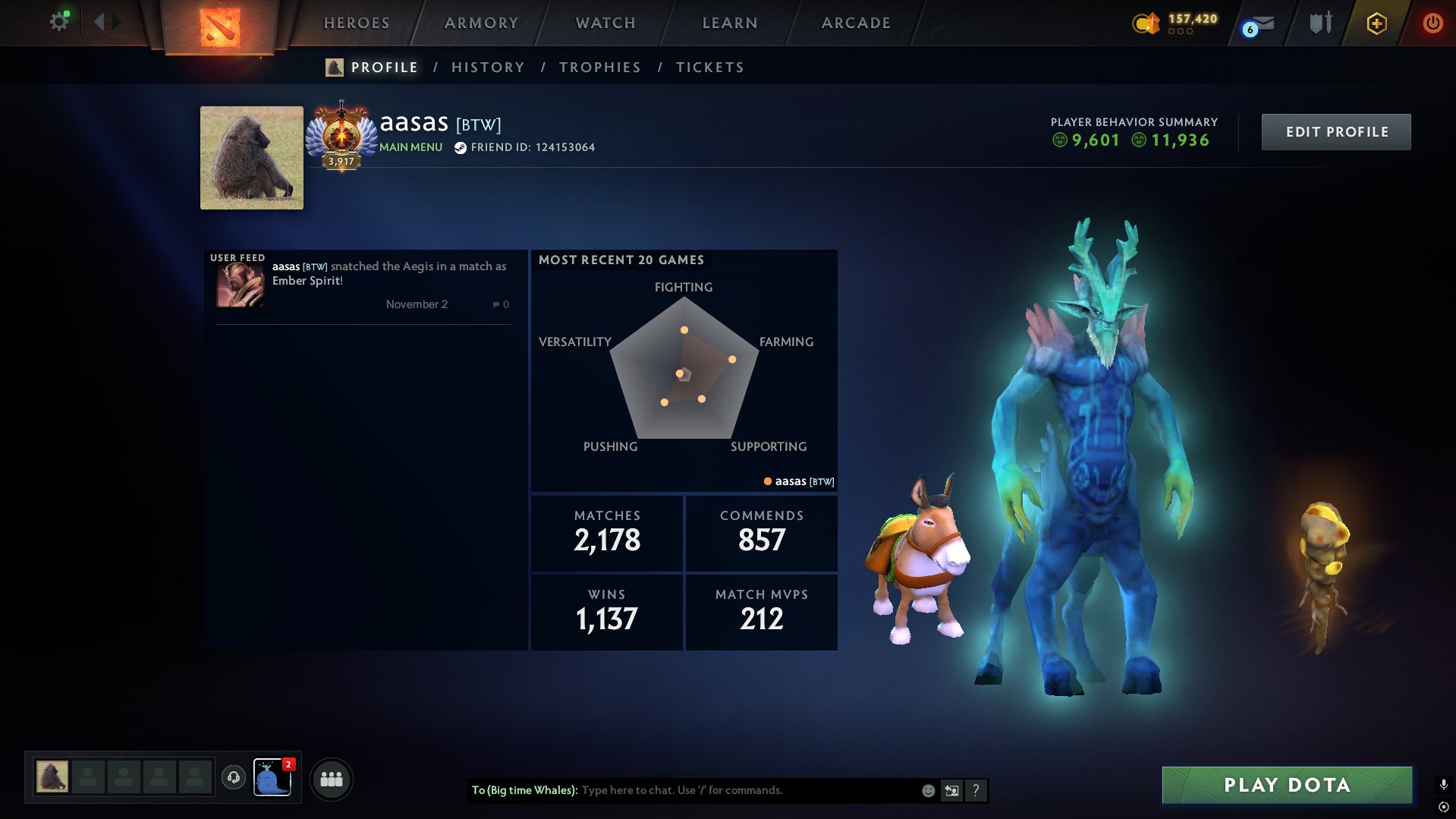Click the settings gear icon

58,21
